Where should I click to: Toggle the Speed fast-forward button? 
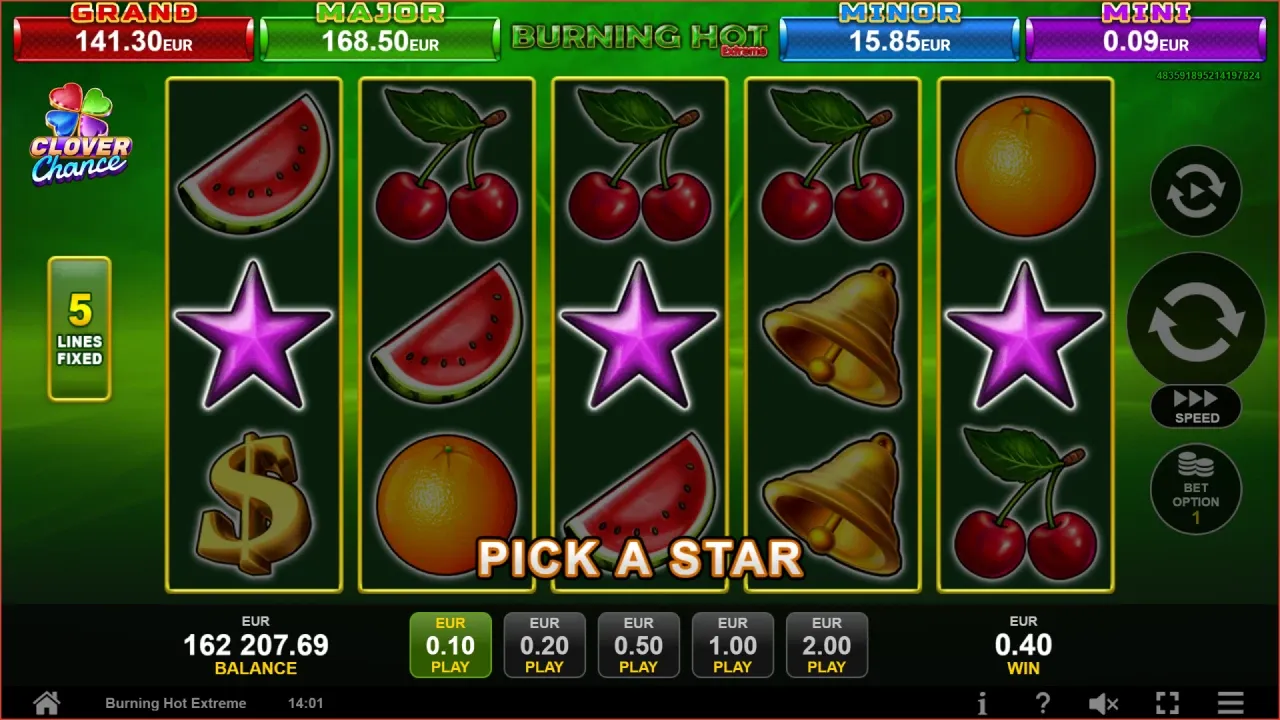coord(1196,406)
